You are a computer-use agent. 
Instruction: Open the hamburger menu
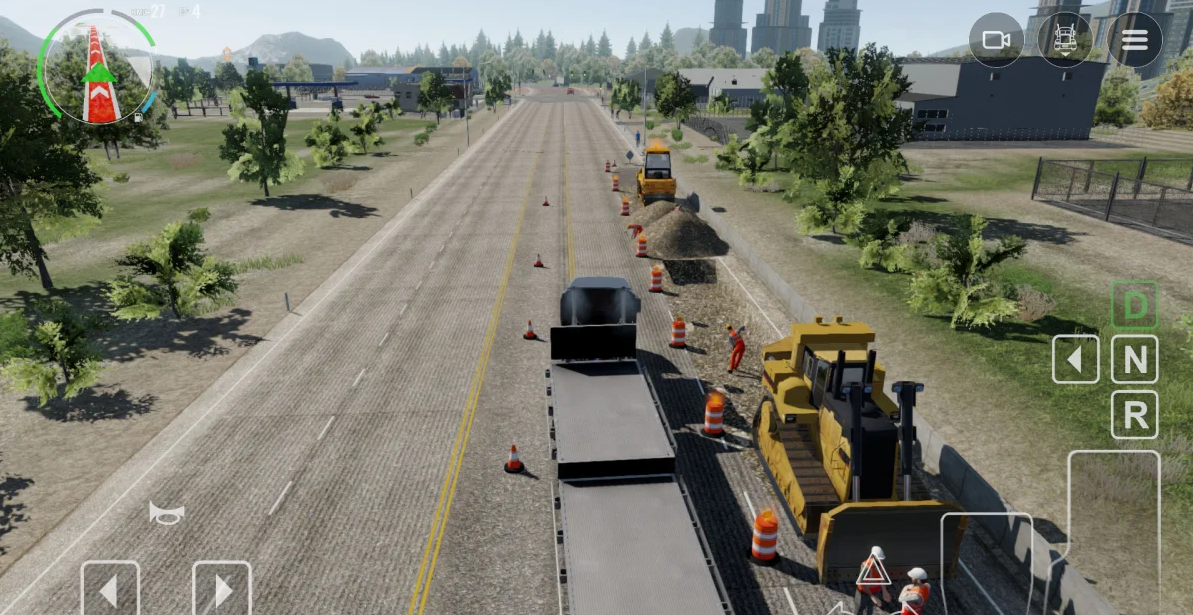click(1134, 40)
